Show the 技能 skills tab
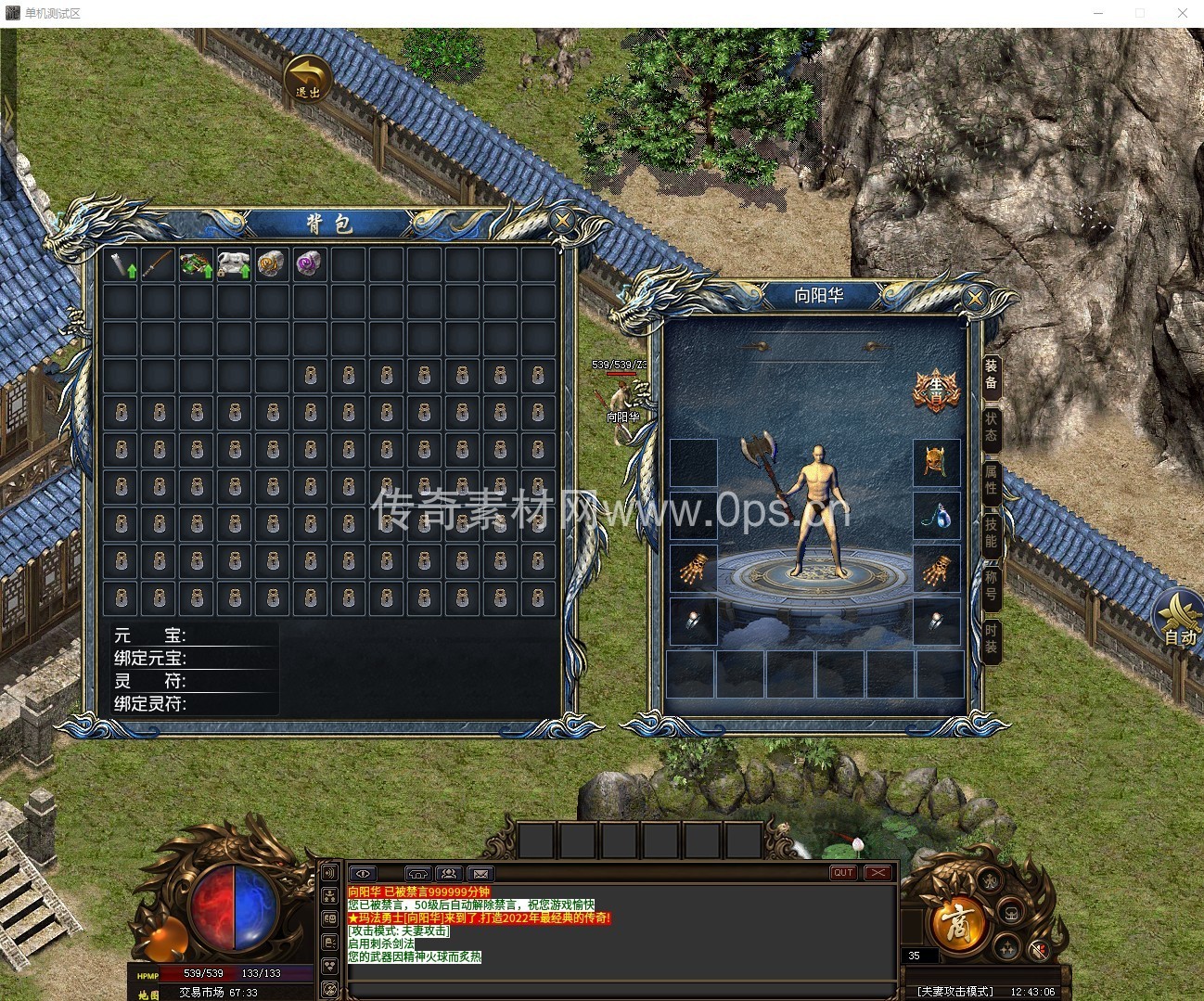 pyautogui.click(x=991, y=533)
